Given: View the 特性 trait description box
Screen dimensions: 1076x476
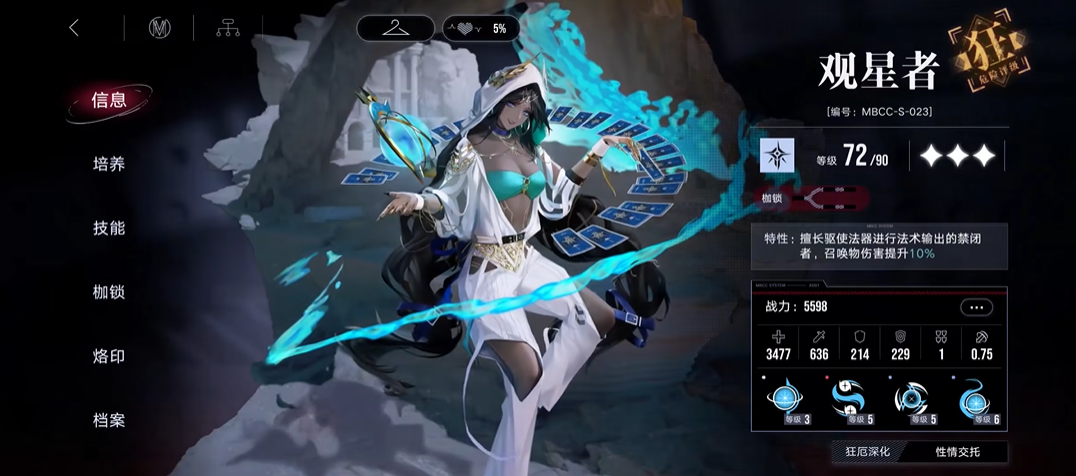Looking at the screenshot, I should 880,246.
